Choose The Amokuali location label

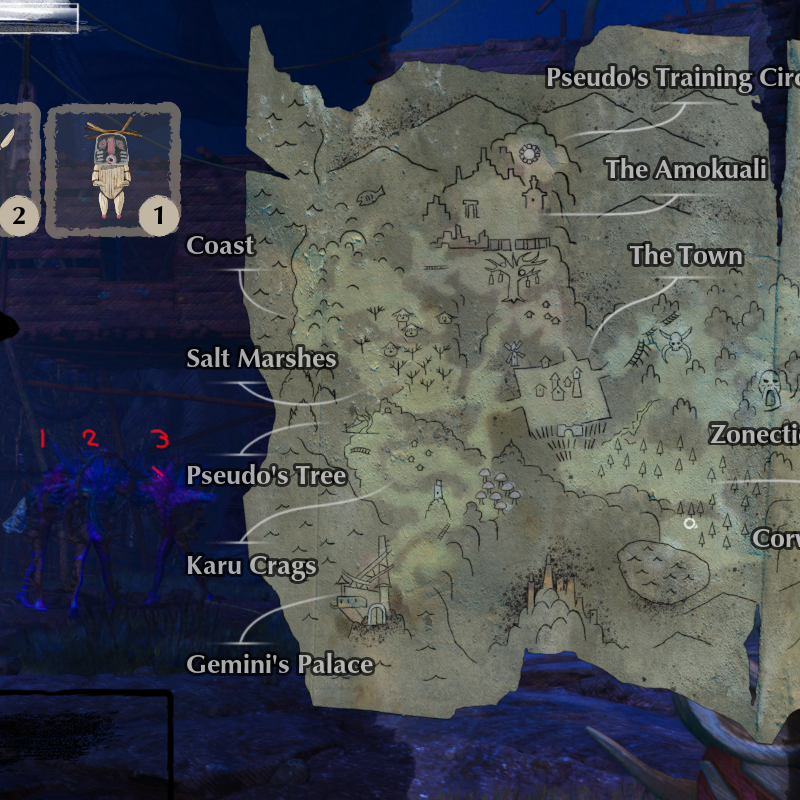686,170
